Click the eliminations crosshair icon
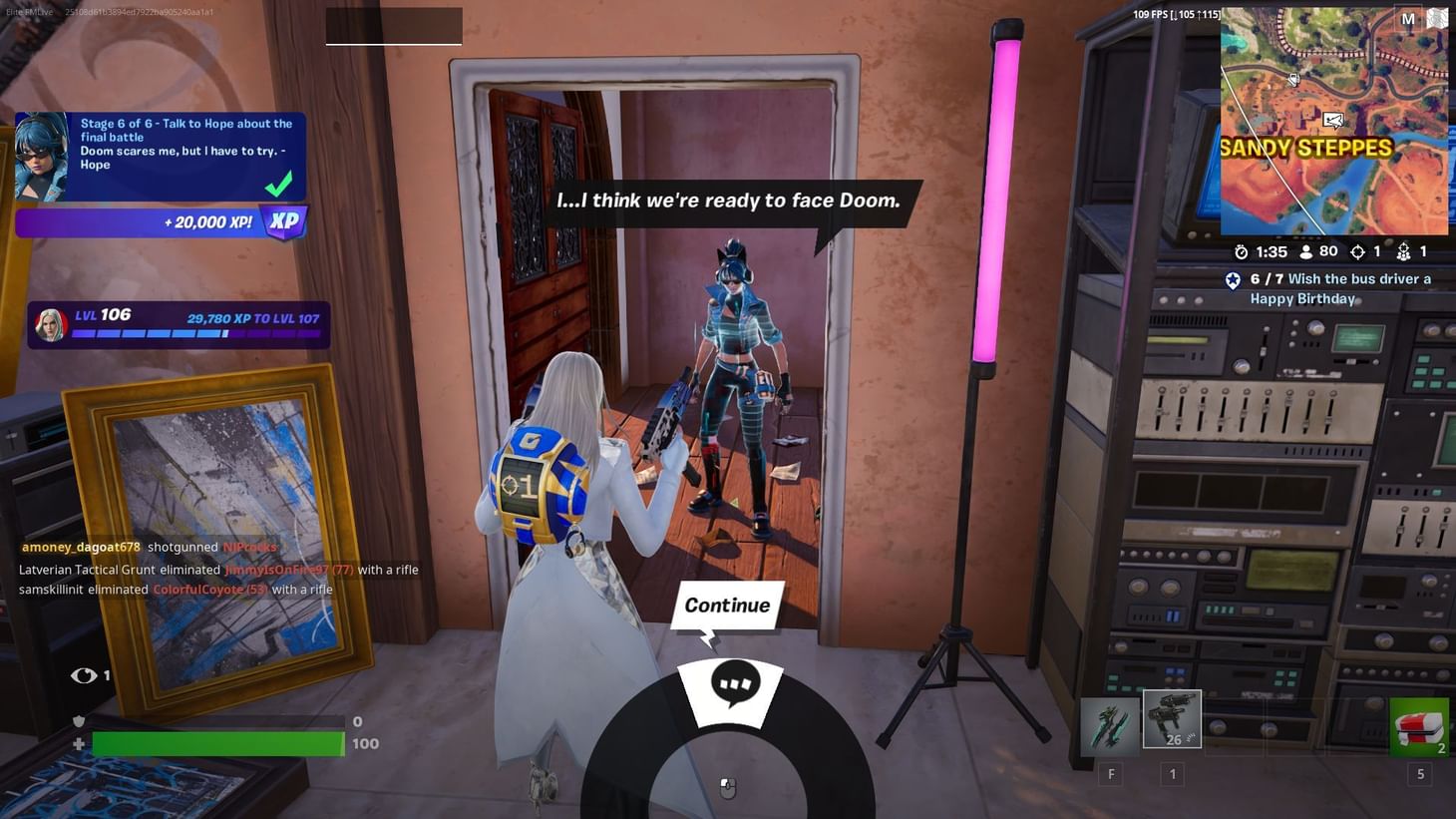The height and width of the screenshot is (819, 1456). click(1358, 251)
